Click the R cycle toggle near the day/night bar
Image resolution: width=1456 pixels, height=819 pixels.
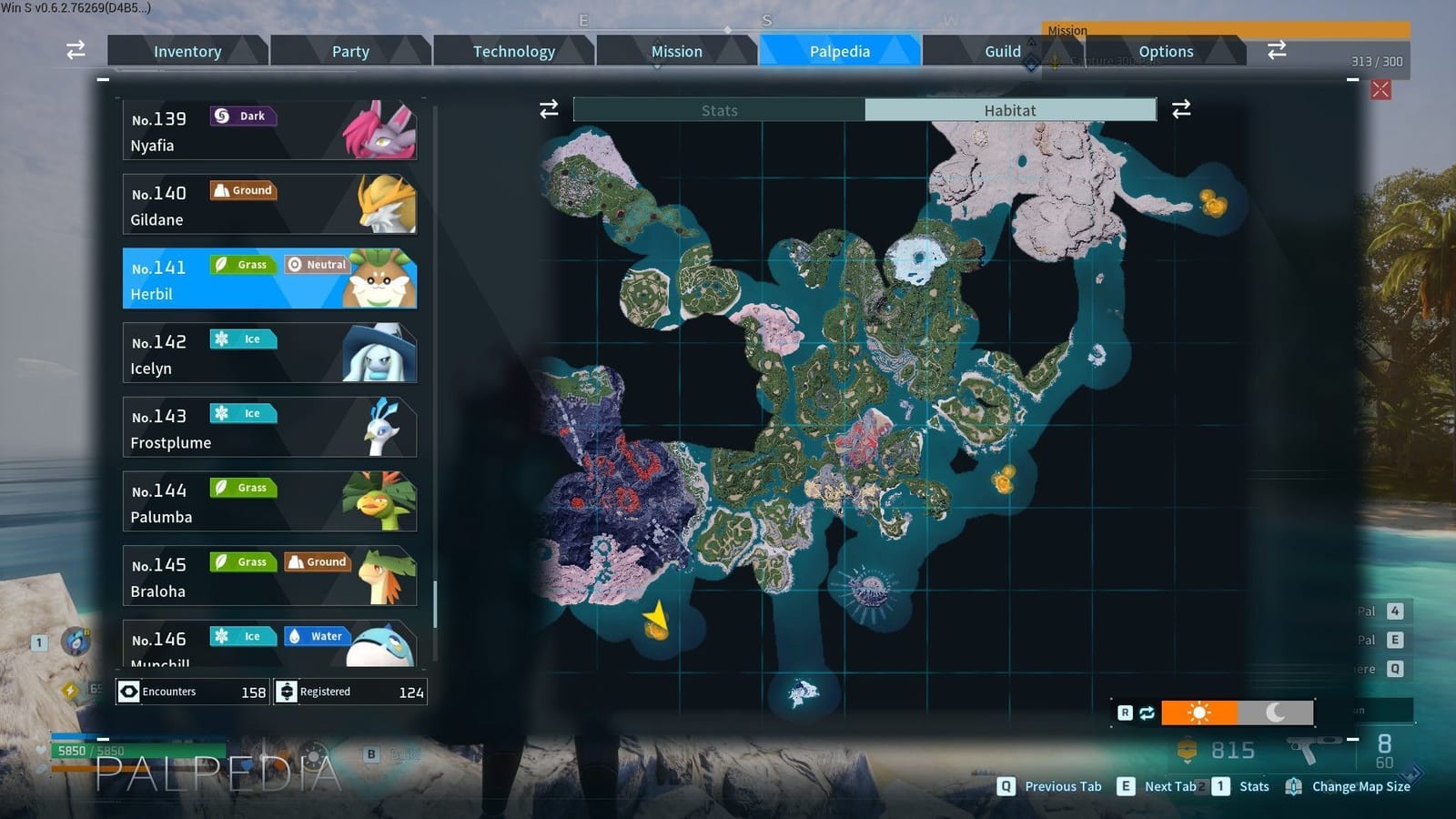pos(1126,713)
